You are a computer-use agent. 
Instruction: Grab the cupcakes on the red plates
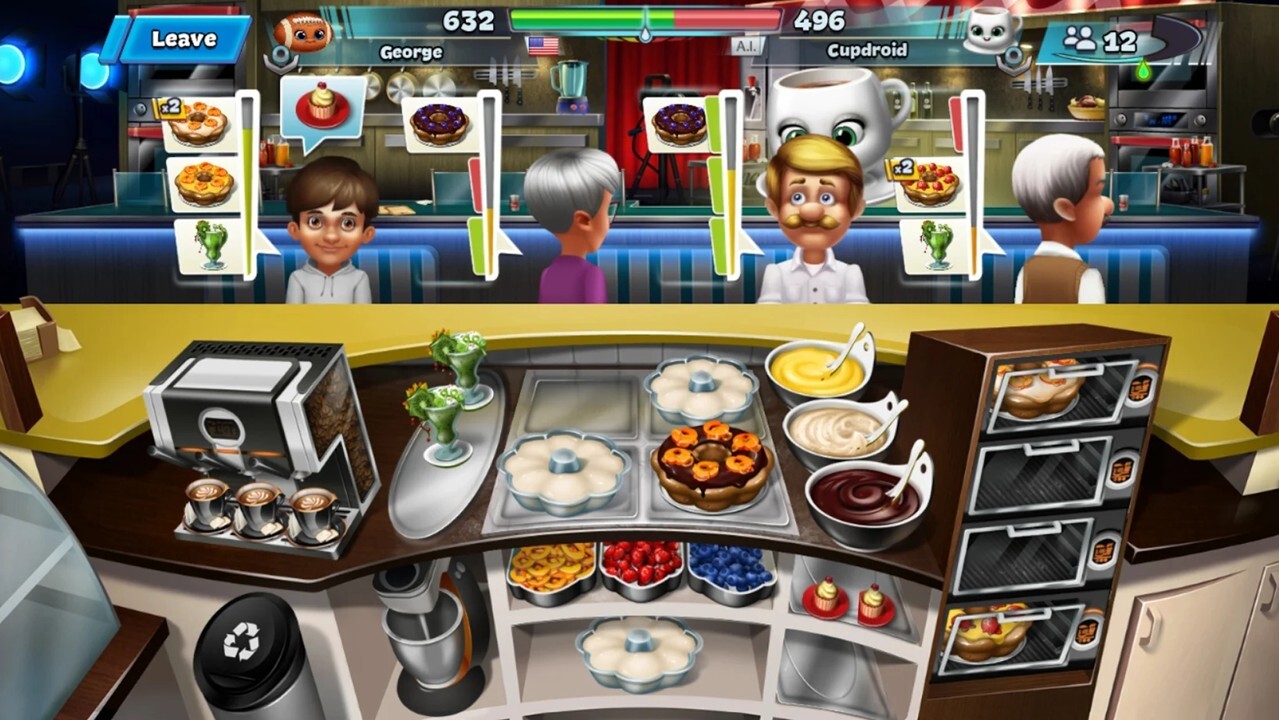[x=848, y=600]
